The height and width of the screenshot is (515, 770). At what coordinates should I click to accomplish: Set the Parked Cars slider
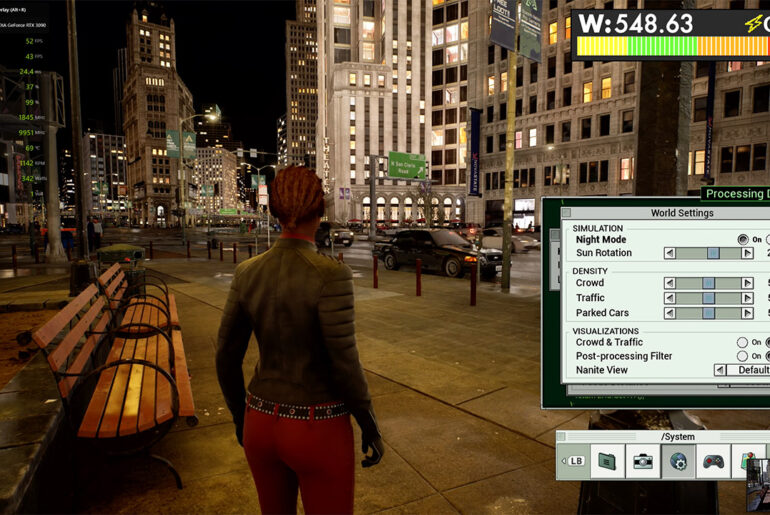709,313
